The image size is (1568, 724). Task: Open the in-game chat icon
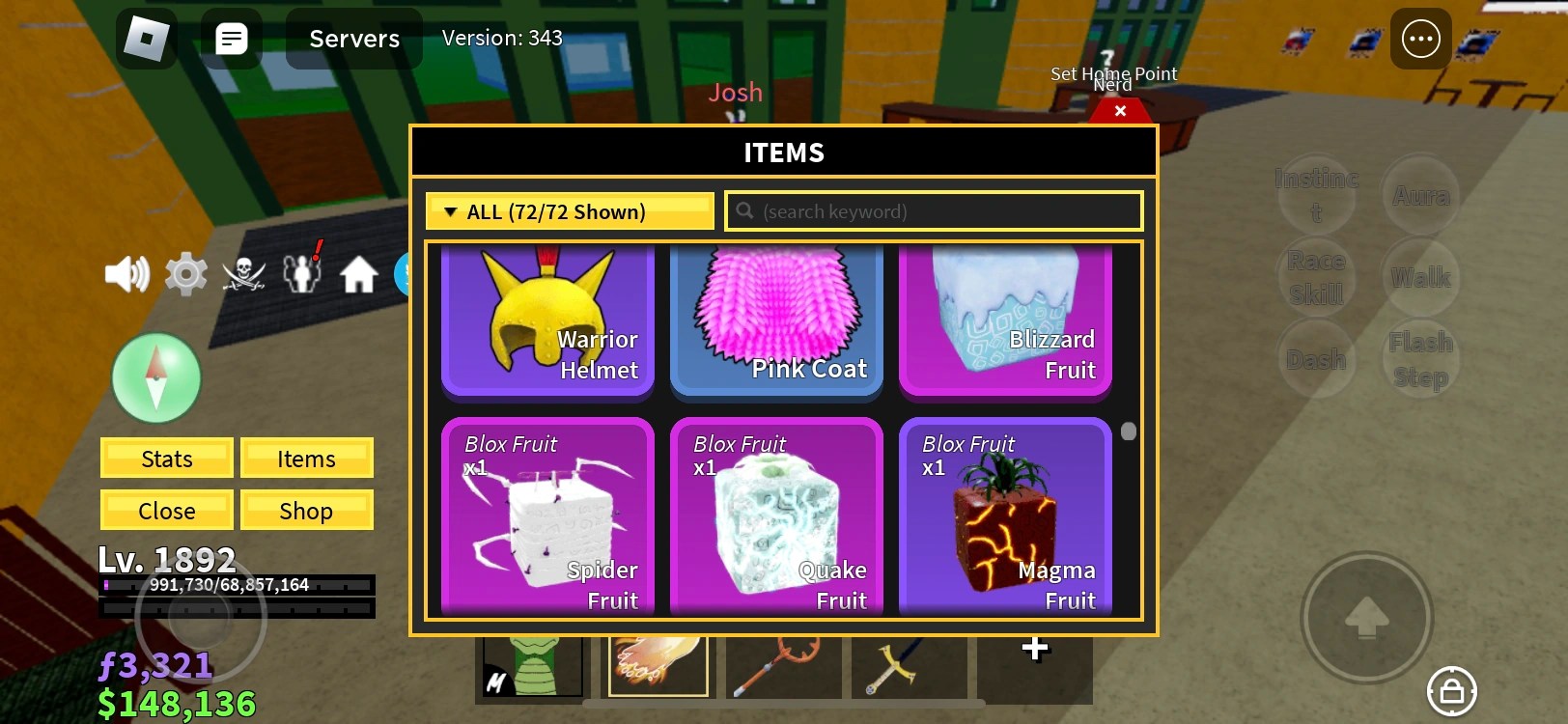[x=231, y=39]
